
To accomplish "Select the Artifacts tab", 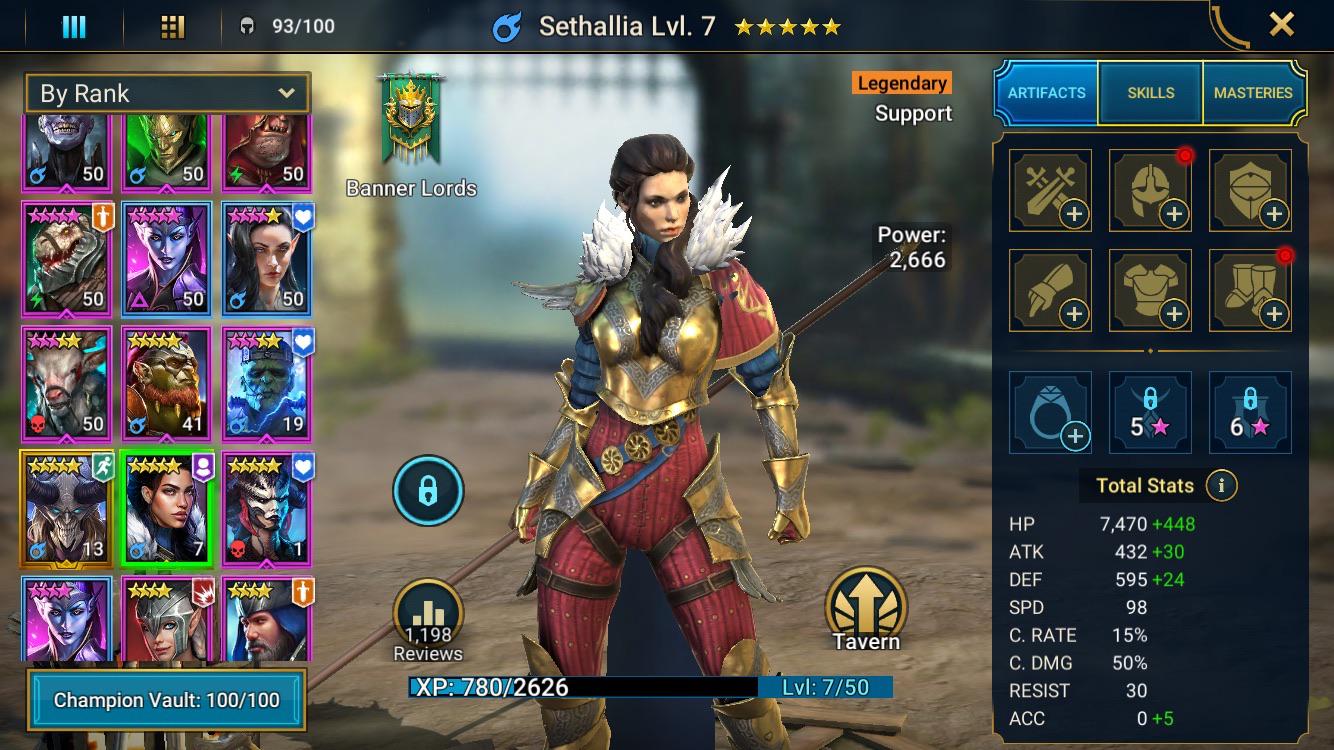I will pyautogui.click(x=1046, y=92).
